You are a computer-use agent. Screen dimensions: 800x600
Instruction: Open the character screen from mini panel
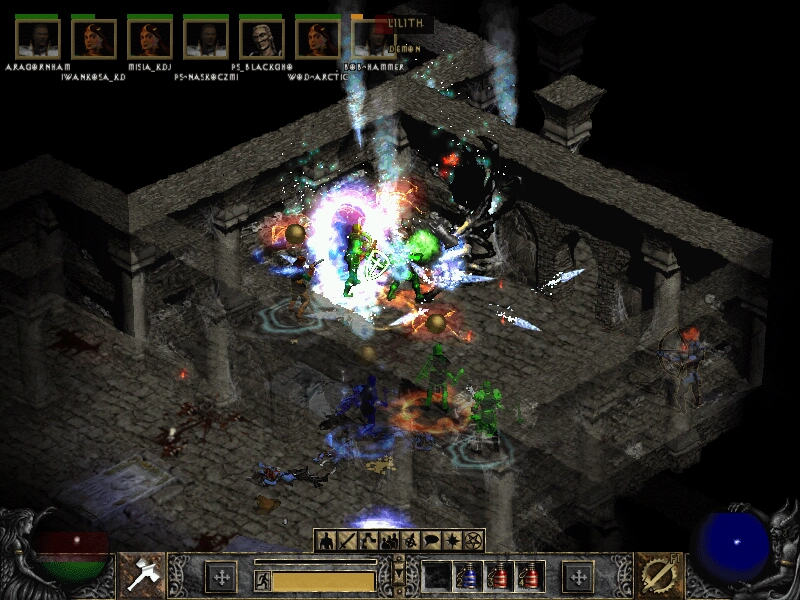325,541
